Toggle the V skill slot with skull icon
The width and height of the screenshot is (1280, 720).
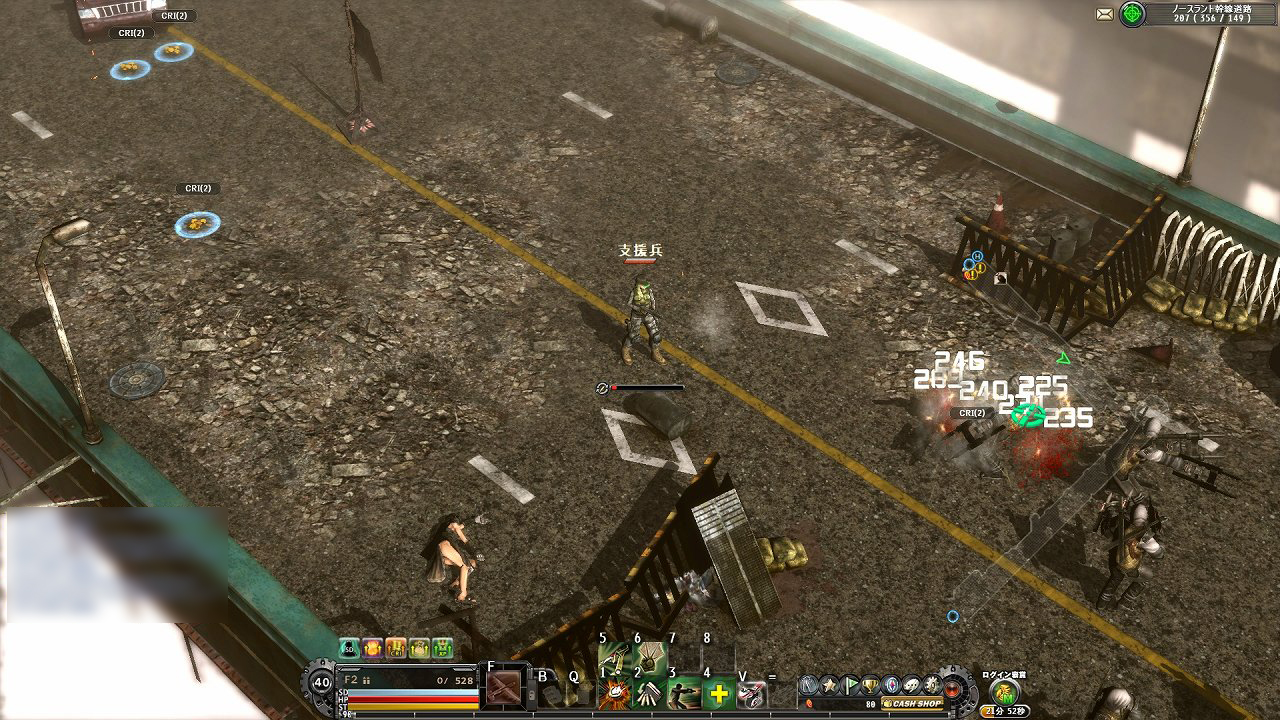[752, 694]
